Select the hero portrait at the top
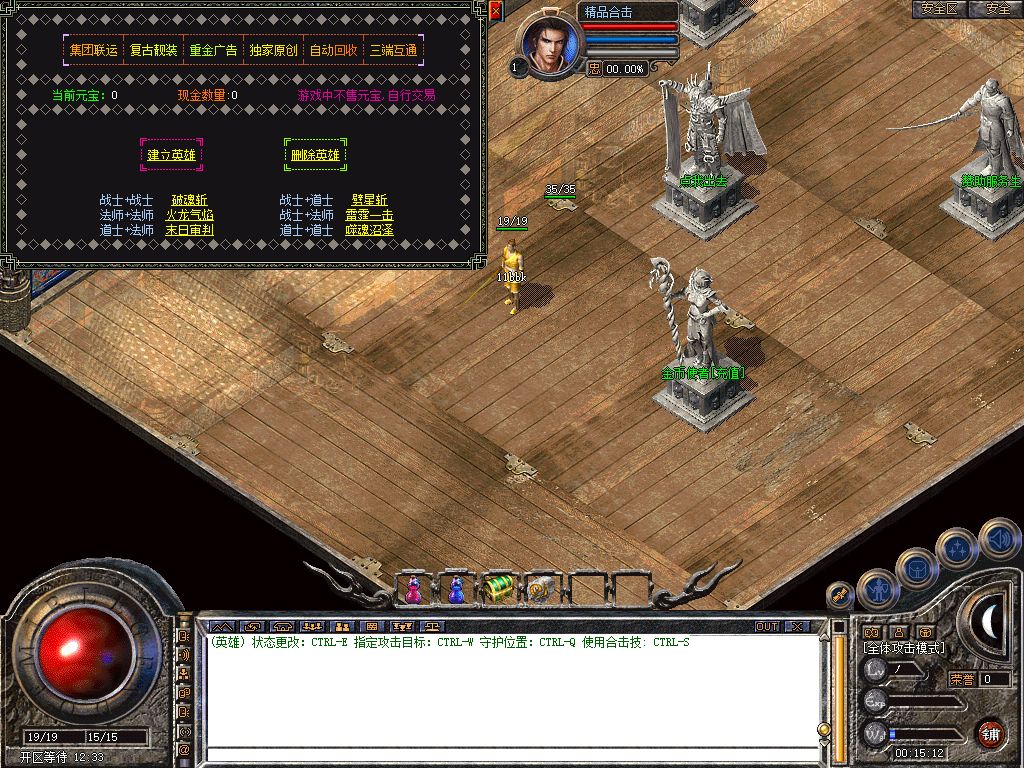This screenshot has width=1024, height=768. [x=546, y=45]
